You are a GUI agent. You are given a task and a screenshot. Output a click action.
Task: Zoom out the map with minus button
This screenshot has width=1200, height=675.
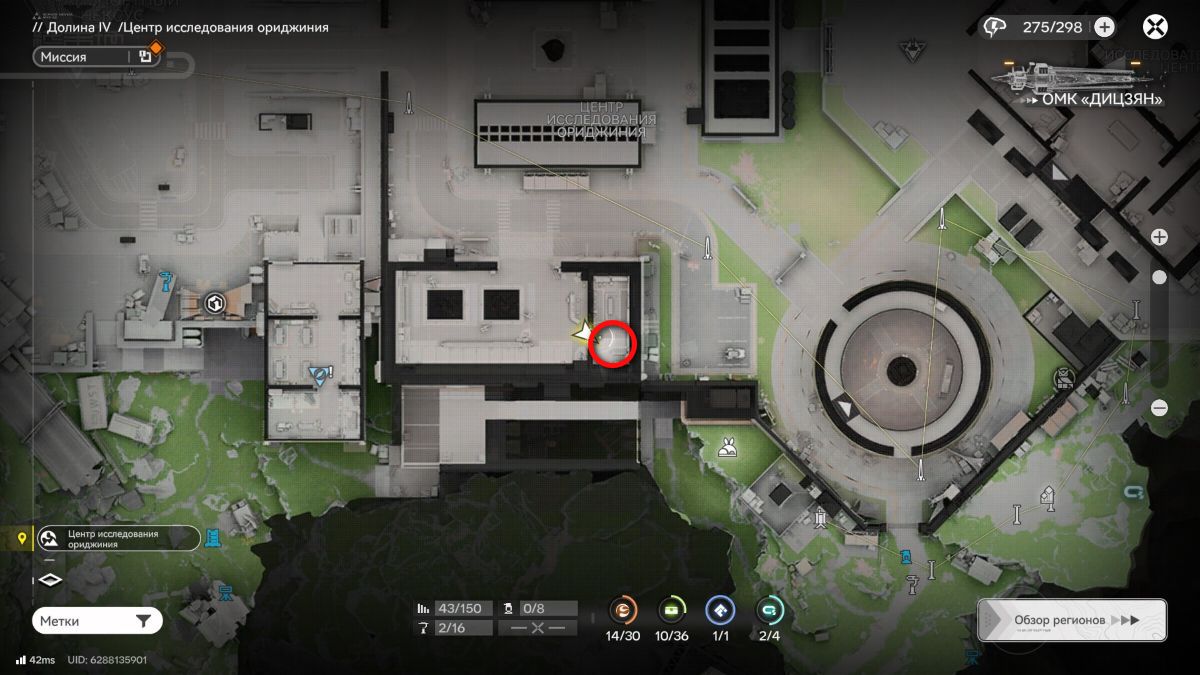point(1159,407)
